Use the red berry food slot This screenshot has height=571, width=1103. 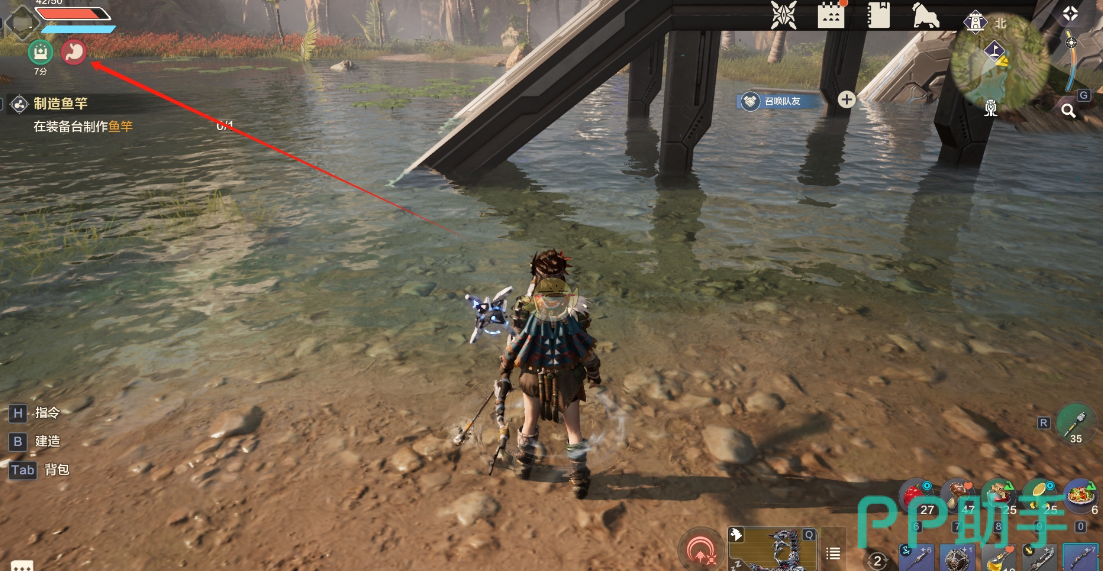pos(915,495)
